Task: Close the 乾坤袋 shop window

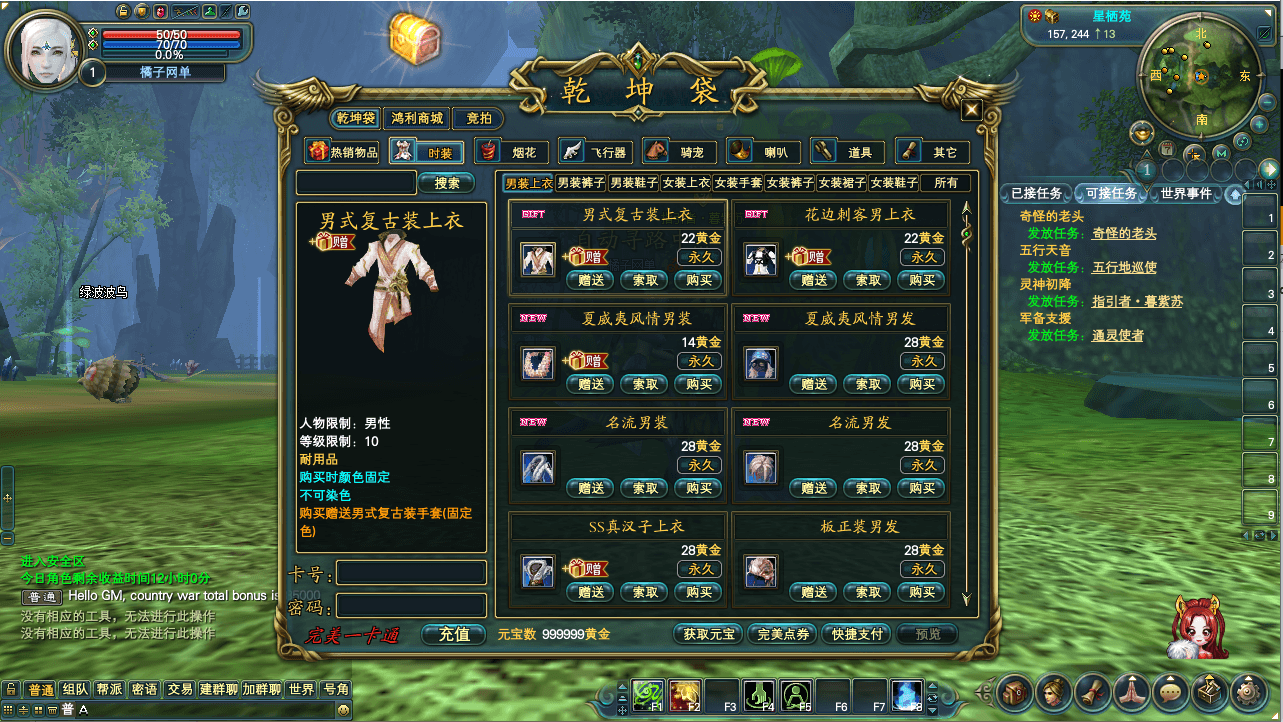Action: click(971, 111)
